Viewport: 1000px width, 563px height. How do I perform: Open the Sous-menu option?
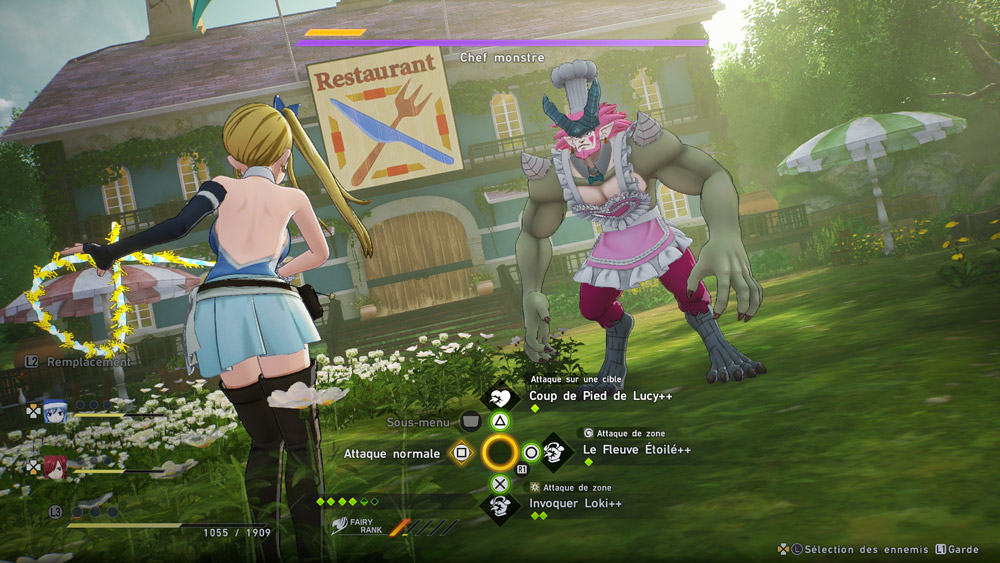pyautogui.click(x=418, y=422)
